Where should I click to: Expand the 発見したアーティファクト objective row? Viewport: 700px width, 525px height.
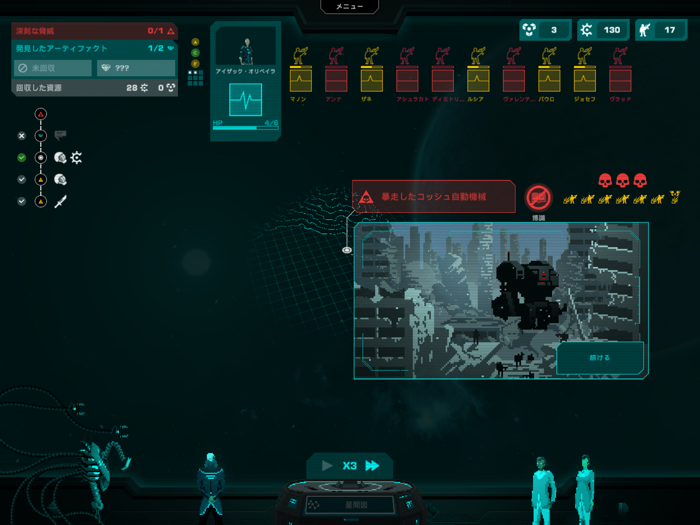click(95, 48)
